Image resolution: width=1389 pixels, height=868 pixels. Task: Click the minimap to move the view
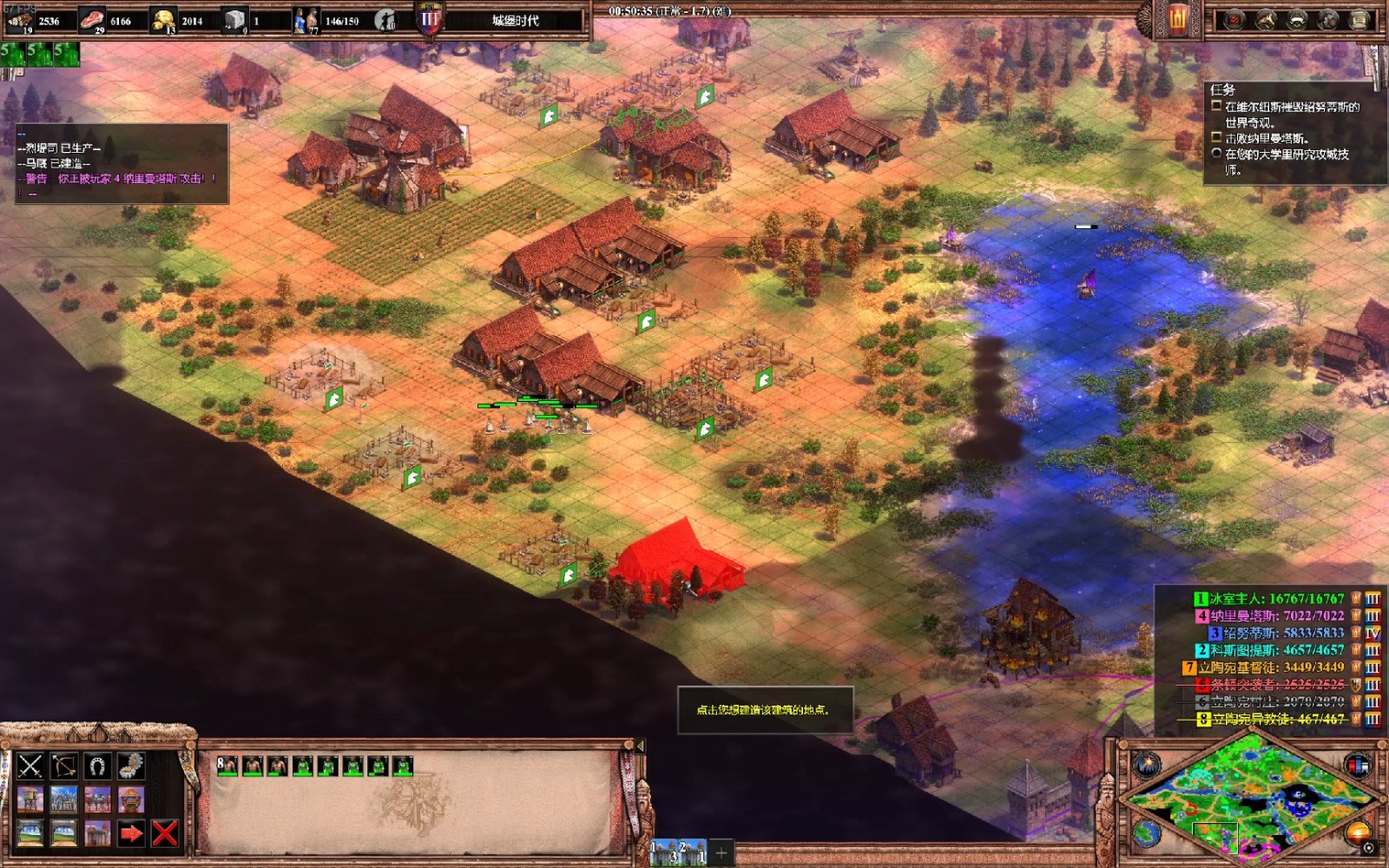point(1250,799)
